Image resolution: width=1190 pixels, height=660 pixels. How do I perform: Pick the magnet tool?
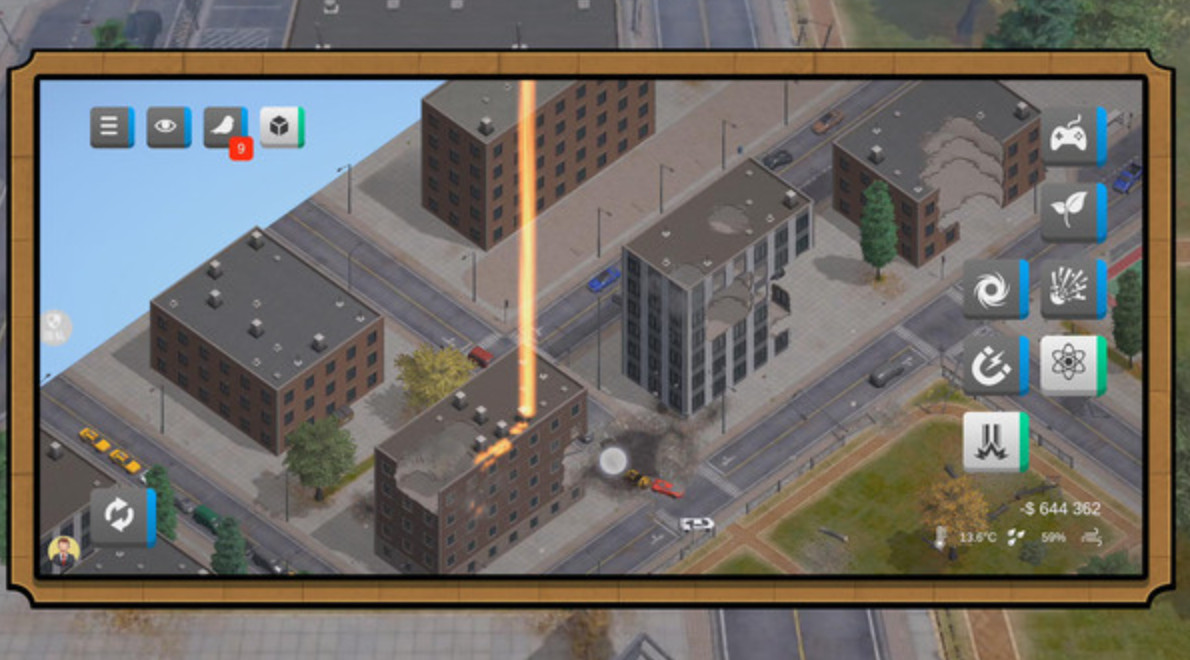click(x=993, y=364)
